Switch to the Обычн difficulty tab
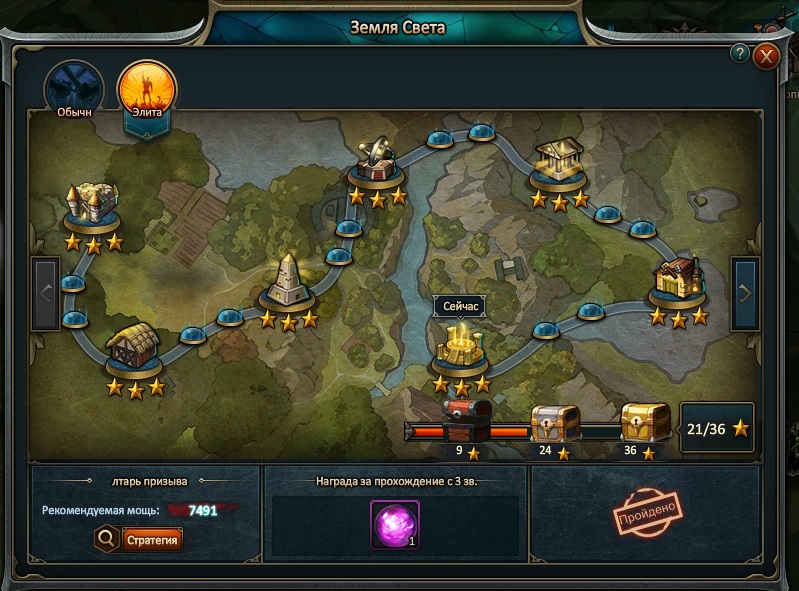799x591 pixels. [74, 90]
